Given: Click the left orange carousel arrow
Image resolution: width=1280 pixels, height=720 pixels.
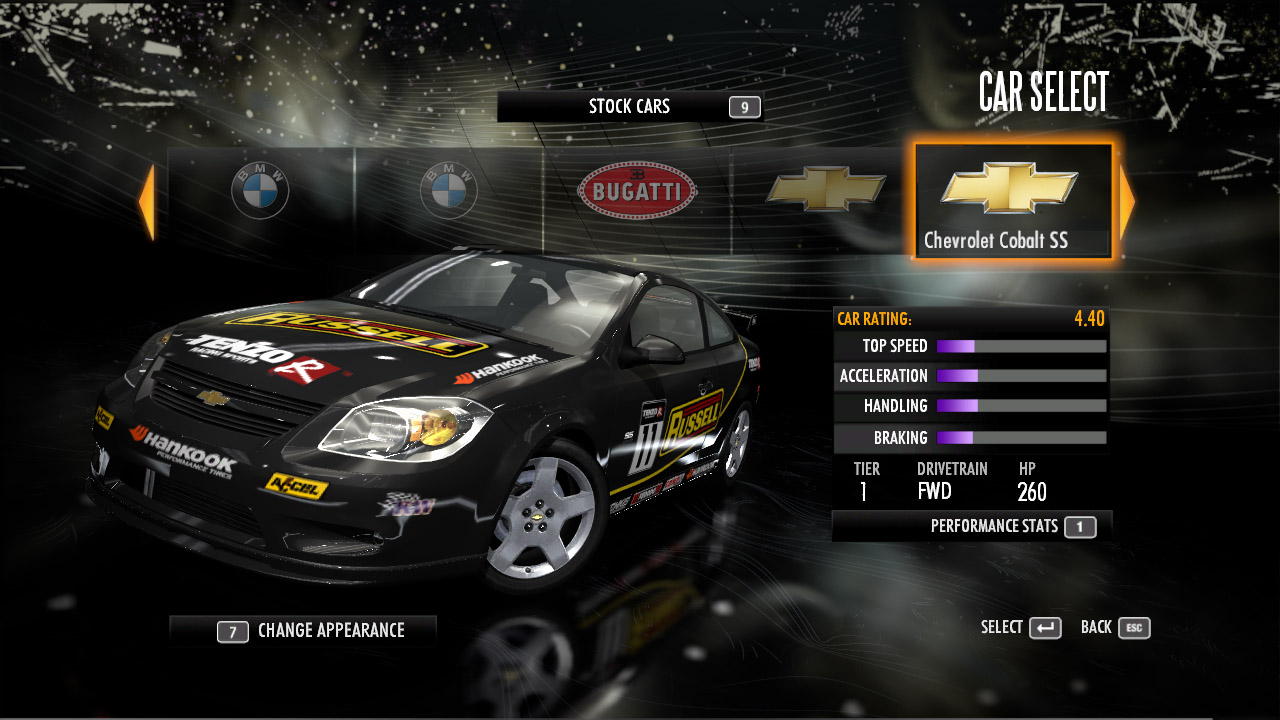Looking at the screenshot, I should point(147,203).
